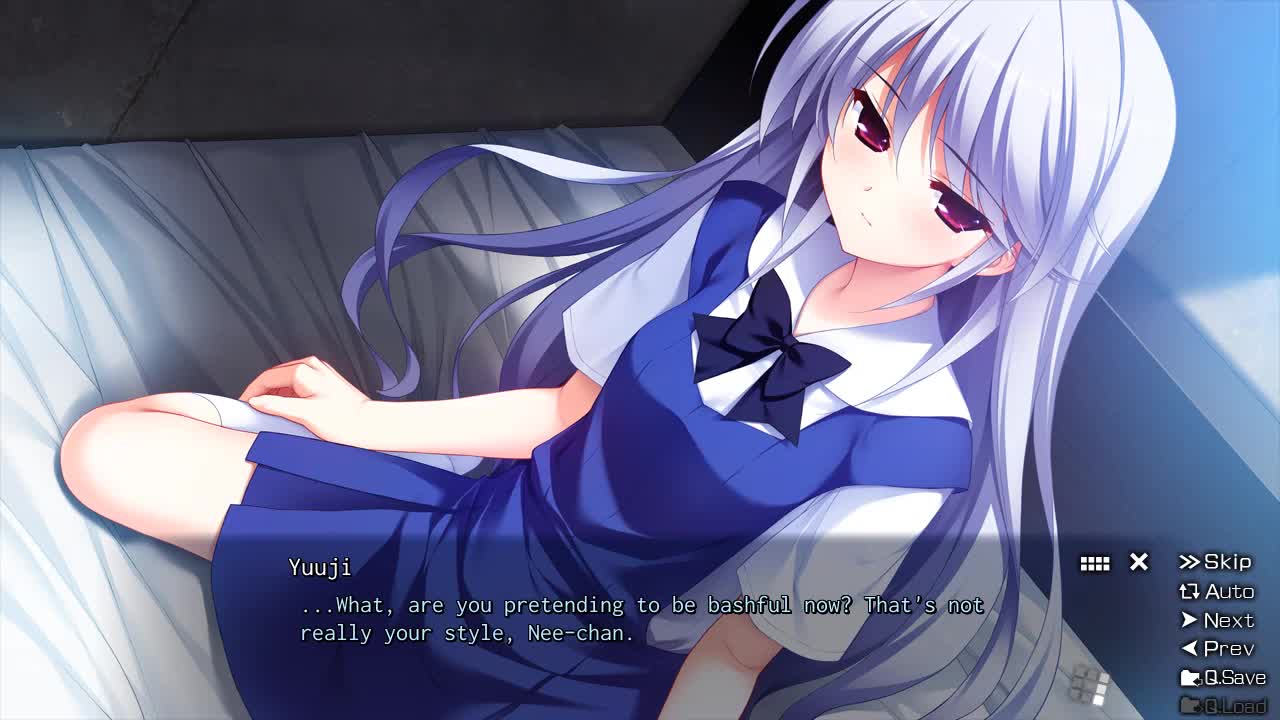Toggle Auto play
The width and height of the screenshot is (1280, 720).
click(1217, 591)
